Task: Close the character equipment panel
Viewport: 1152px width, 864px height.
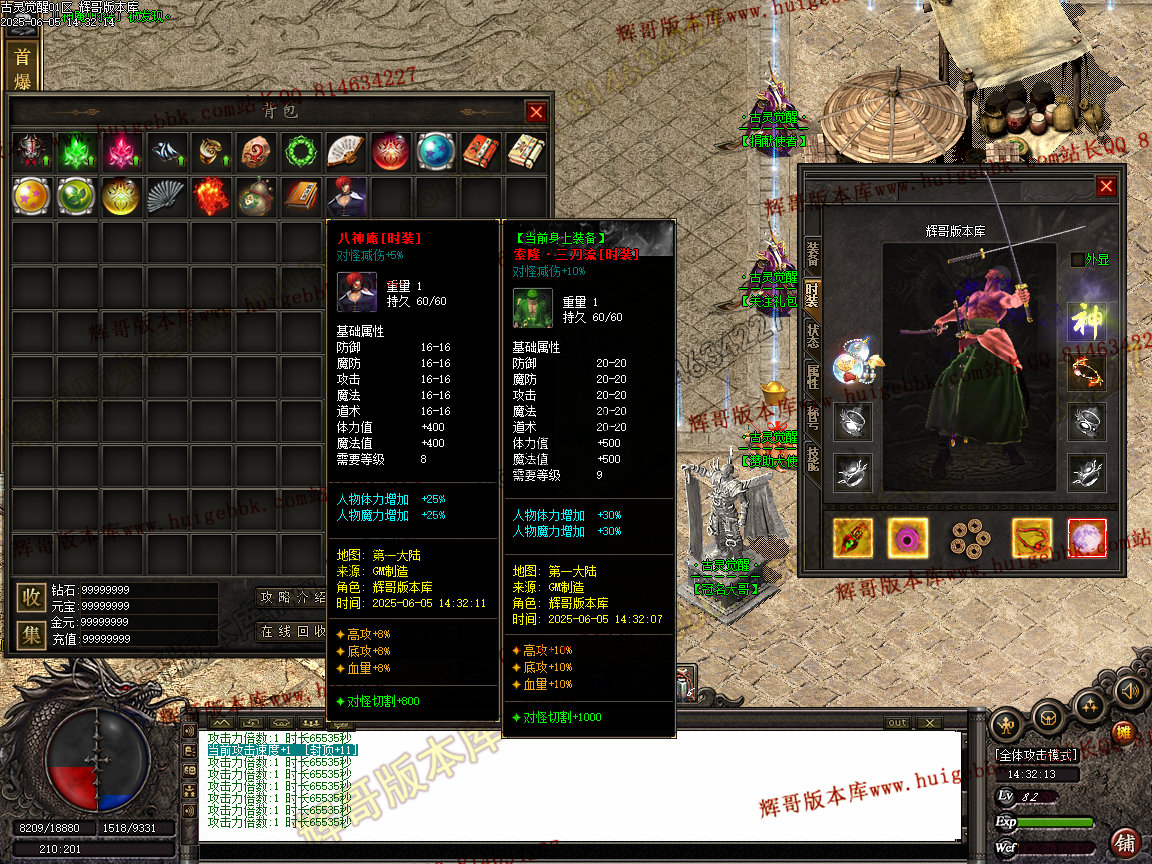Action: coord(1105,186)
